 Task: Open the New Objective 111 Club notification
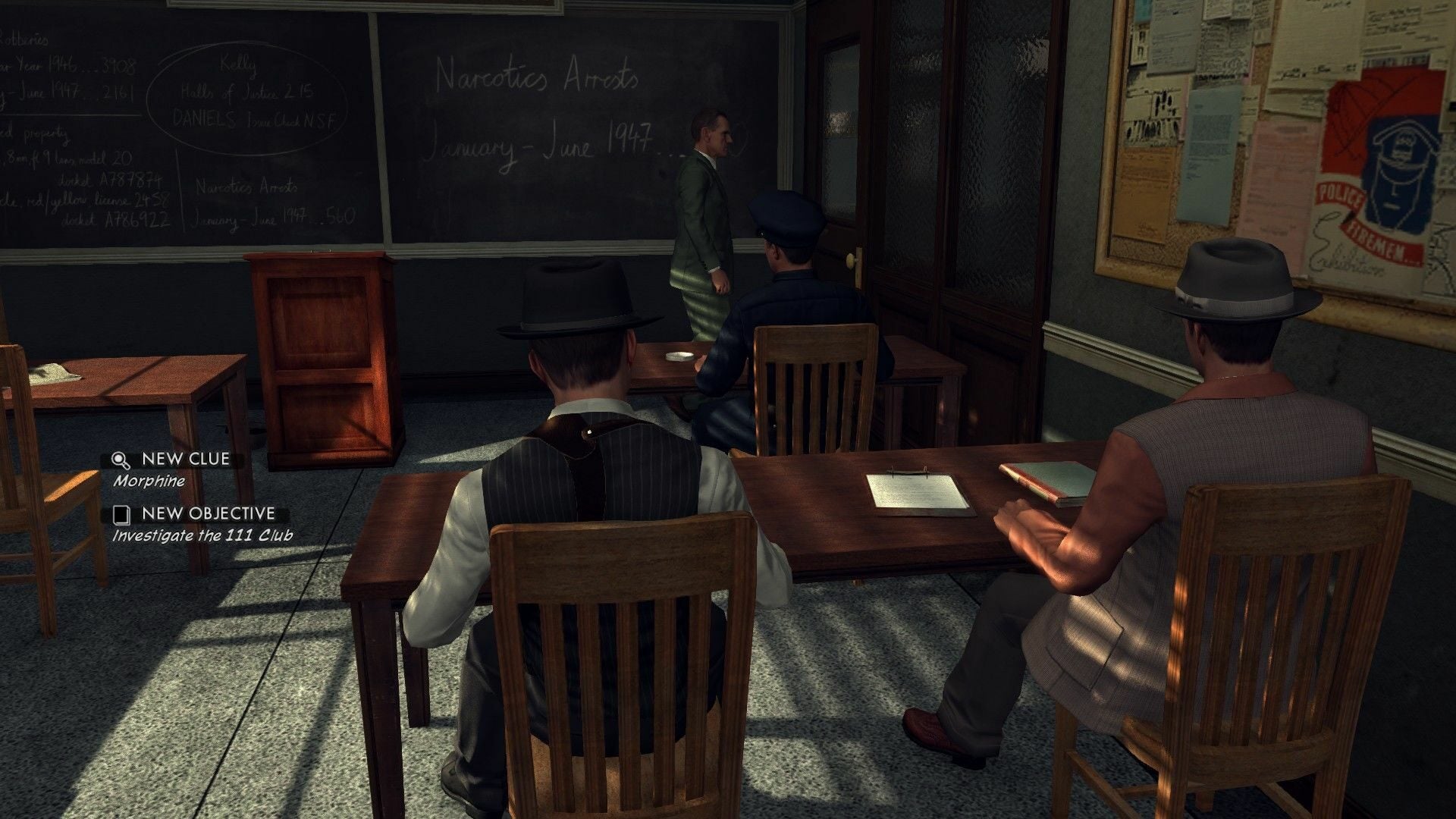pyautogui.click(x=202, y=524)
